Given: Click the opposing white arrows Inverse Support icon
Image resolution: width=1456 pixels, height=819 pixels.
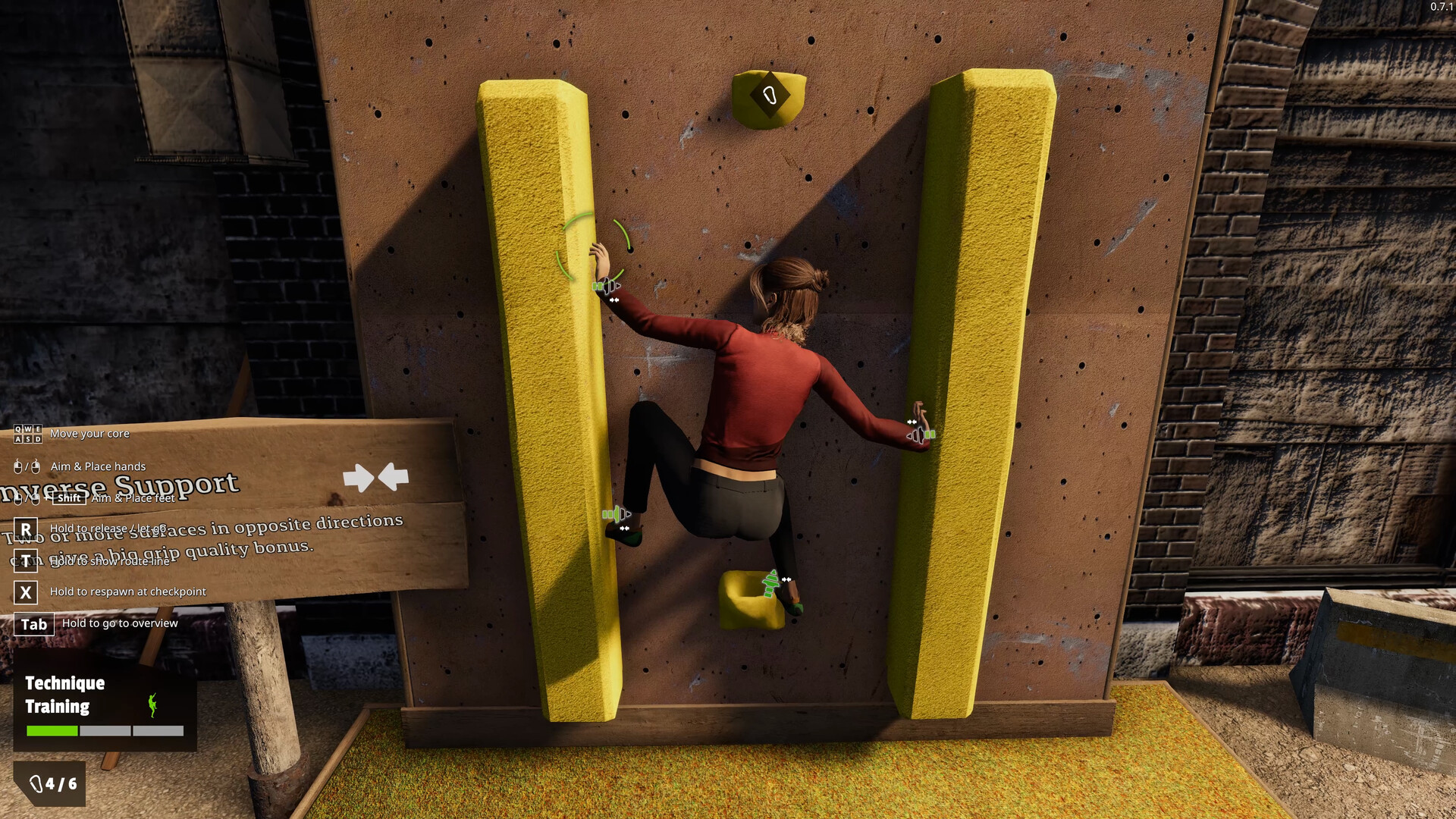Looking at the screenshot, I should coord(376,478).
